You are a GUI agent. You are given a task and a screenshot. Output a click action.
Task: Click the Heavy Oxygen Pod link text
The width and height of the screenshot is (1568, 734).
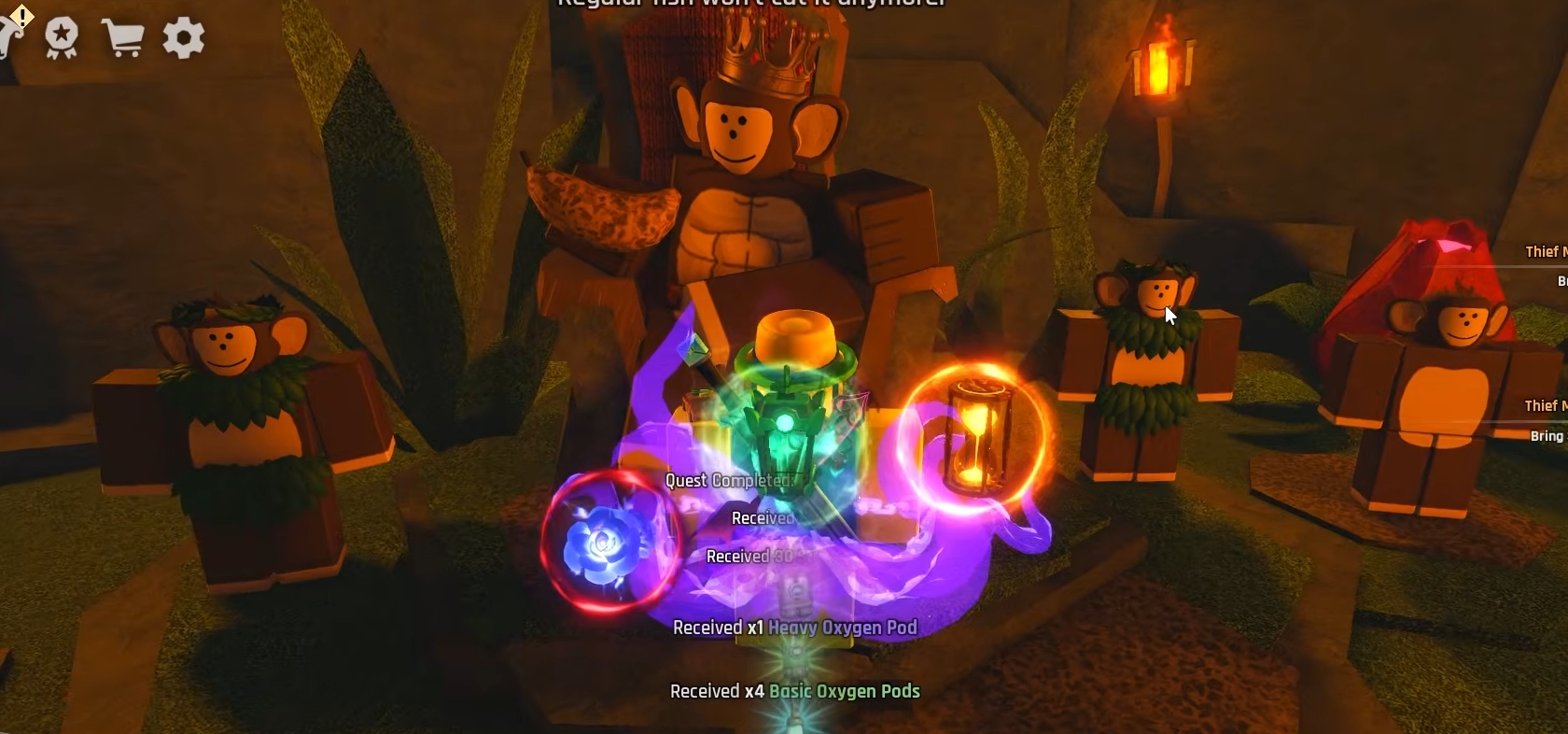(x=843, y=628)
